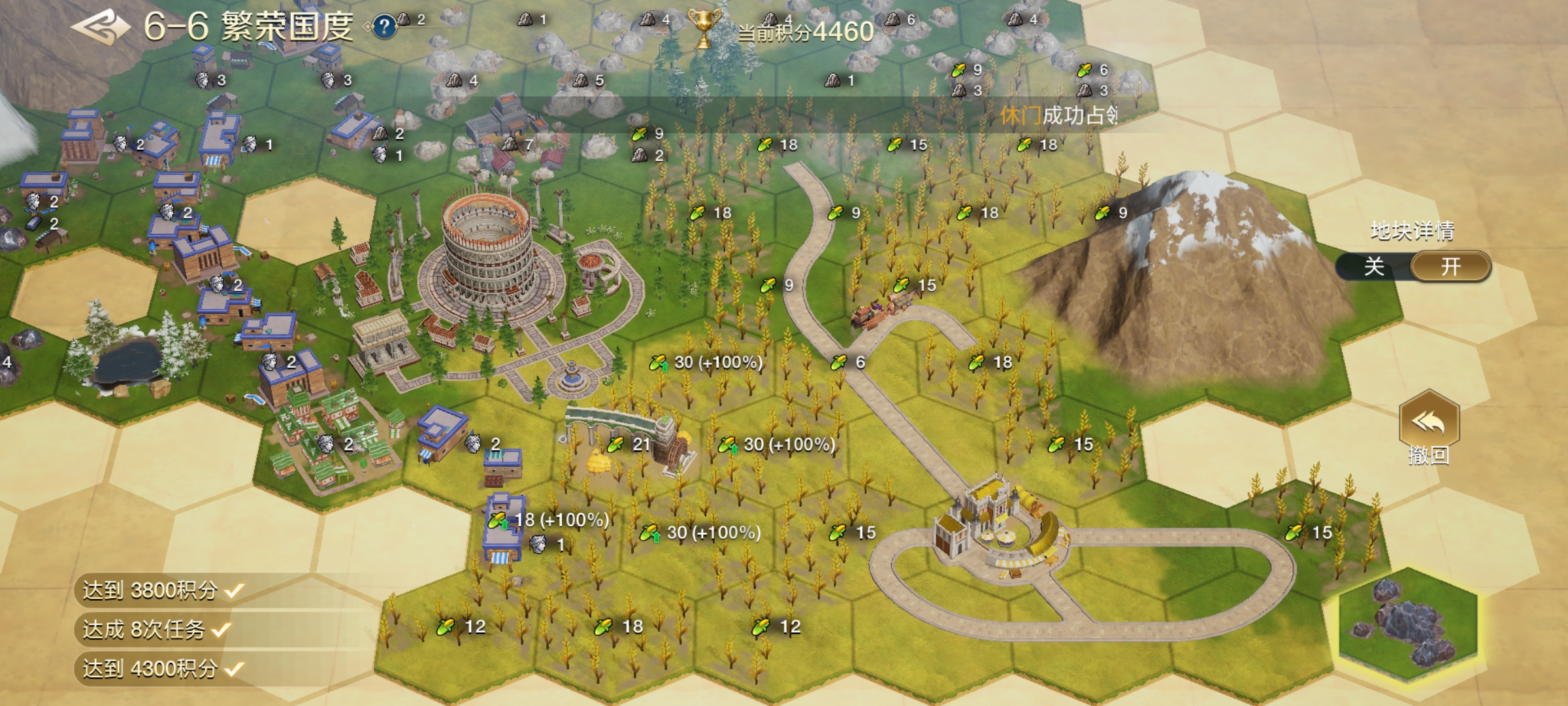
Task: Open the question mark help icon
Action: coord(384,27)
